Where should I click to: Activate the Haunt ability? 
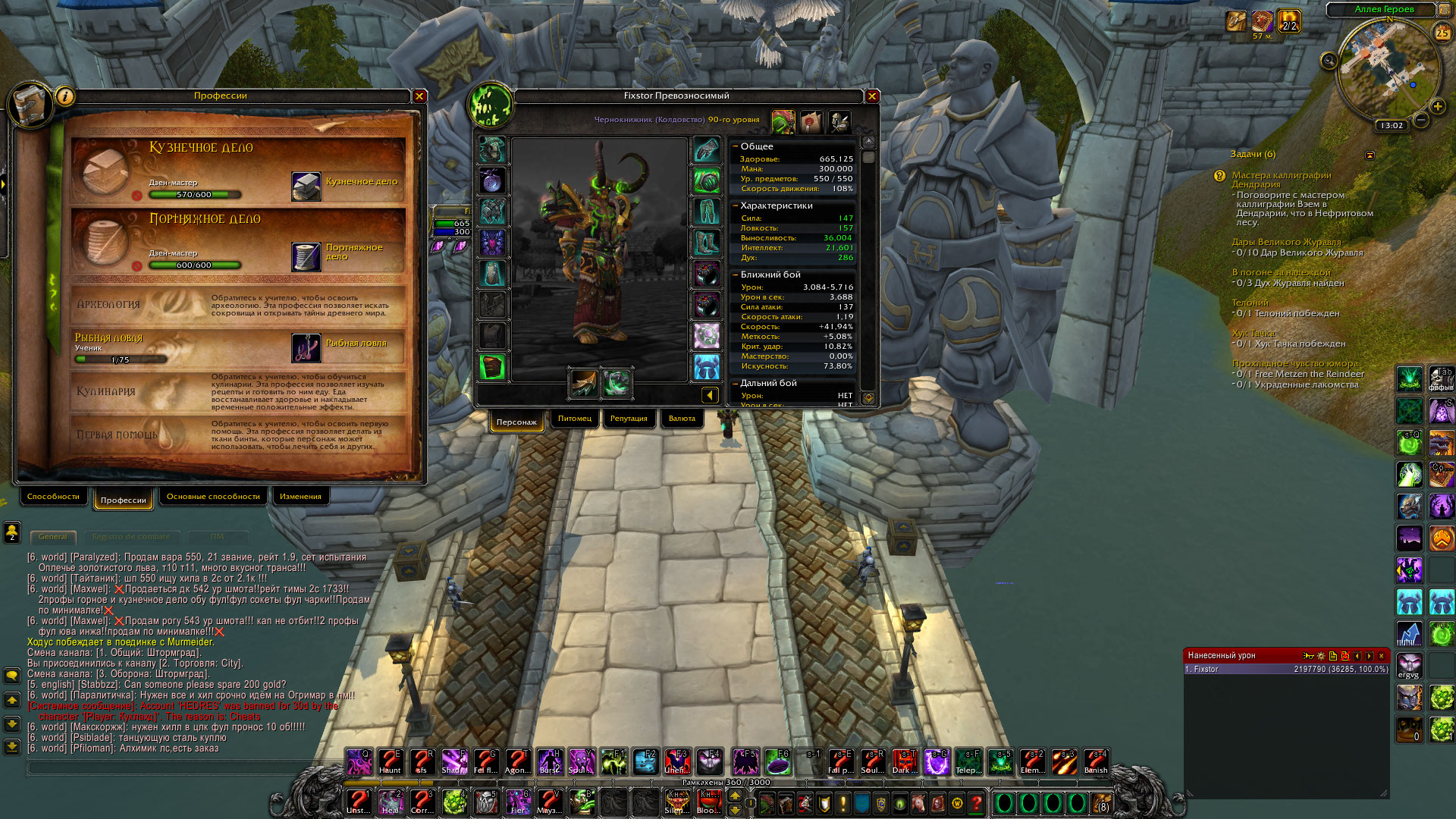pyautogui.click(x=390, y=761)
